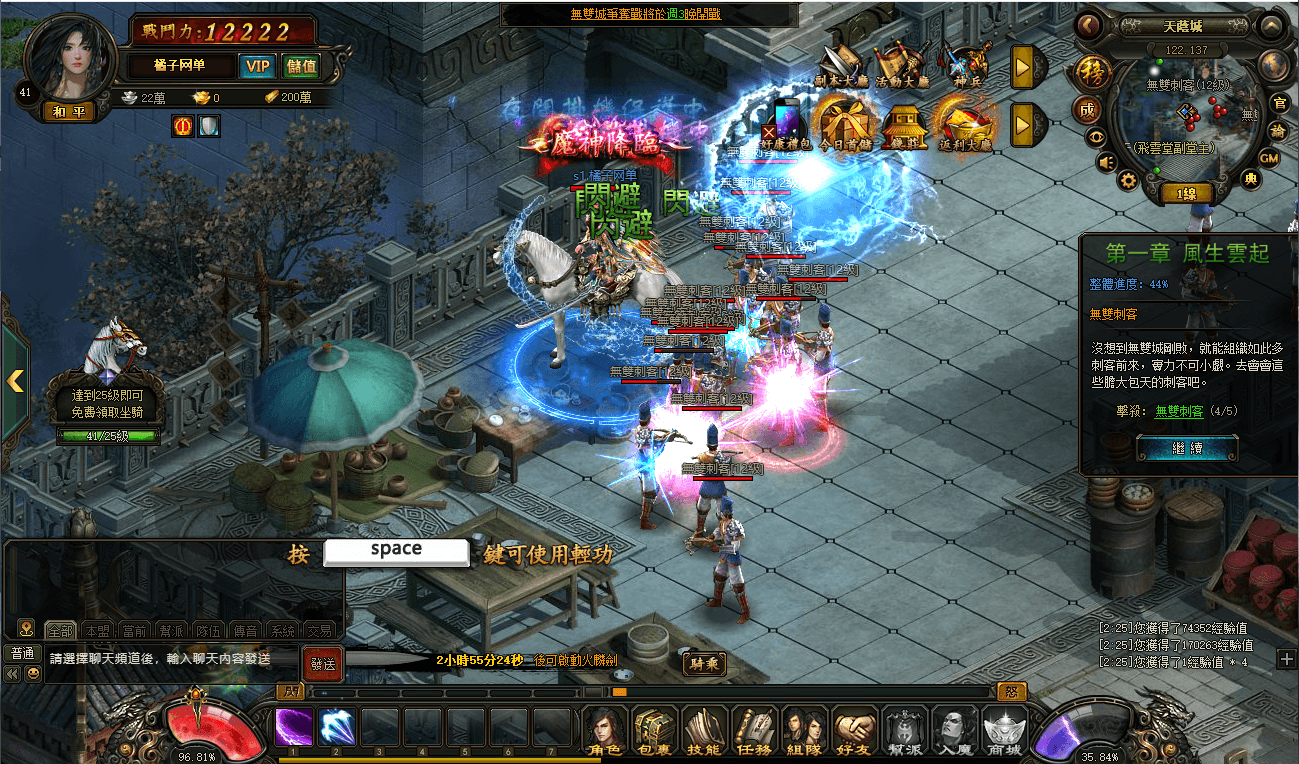Open the 好友 friends list

(855, 730)
